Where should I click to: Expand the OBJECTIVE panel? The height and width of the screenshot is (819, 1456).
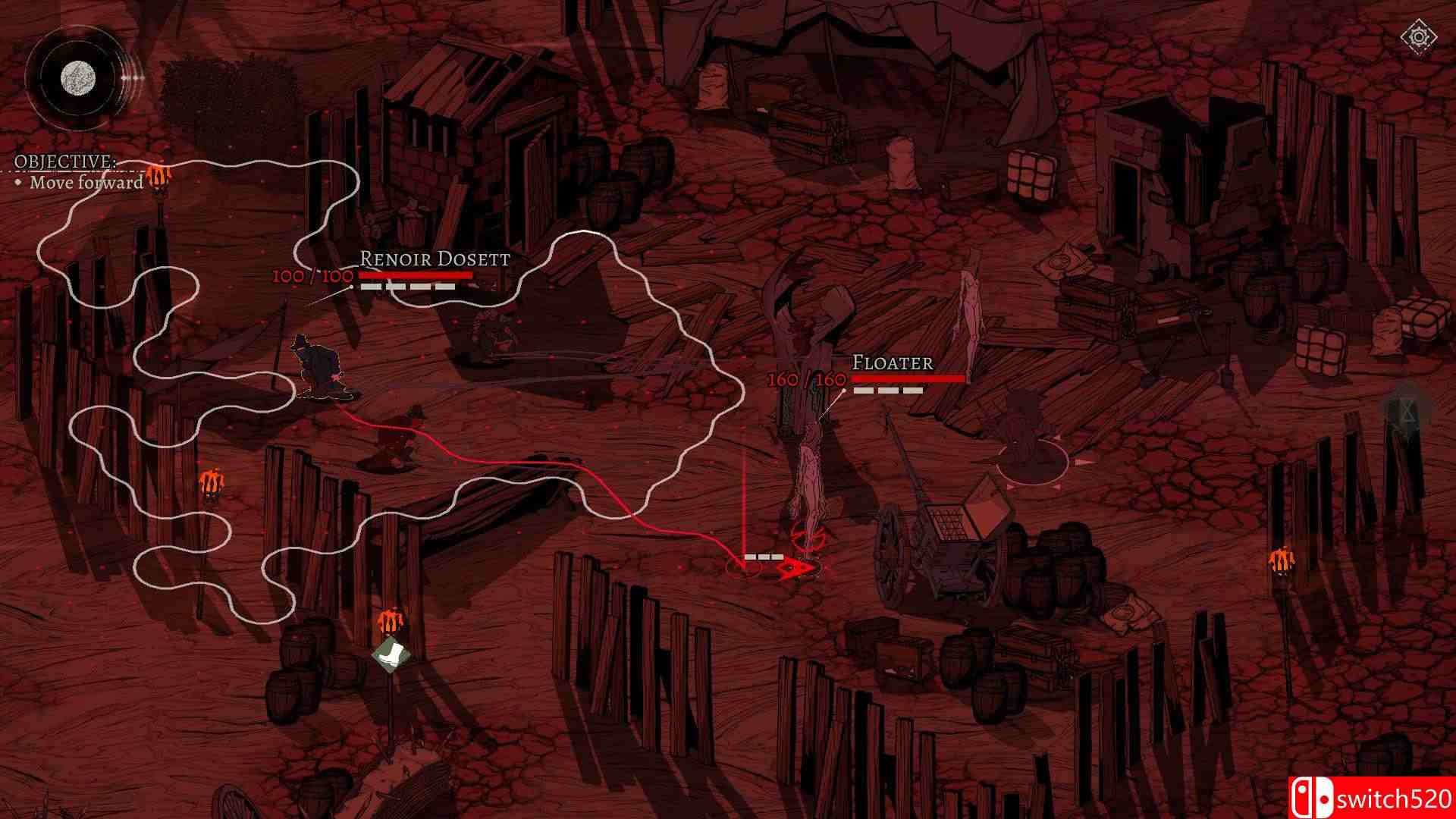pos(64,162)
